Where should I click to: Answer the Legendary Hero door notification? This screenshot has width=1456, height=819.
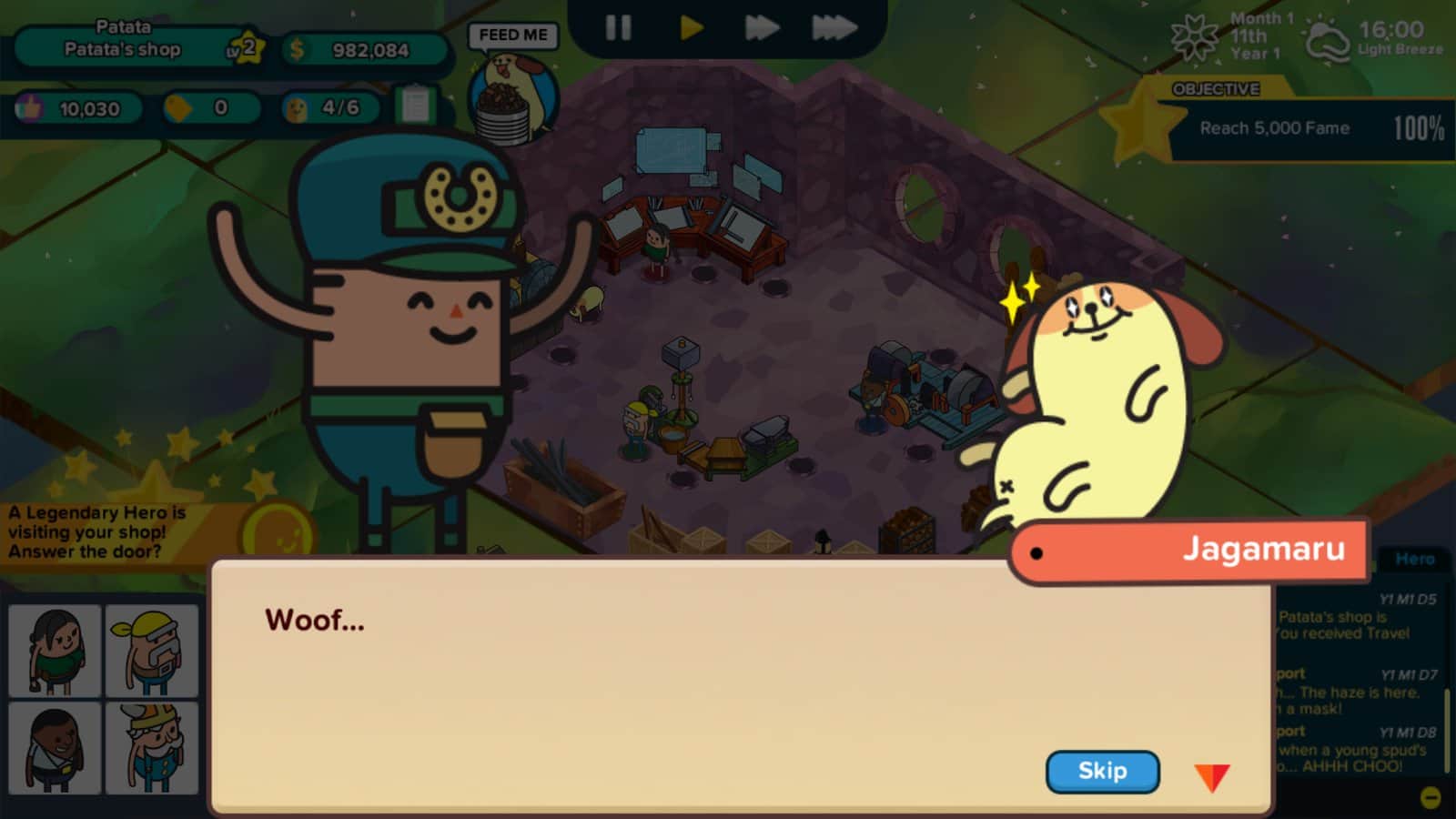pyautogui.click(x=100, y=532)
